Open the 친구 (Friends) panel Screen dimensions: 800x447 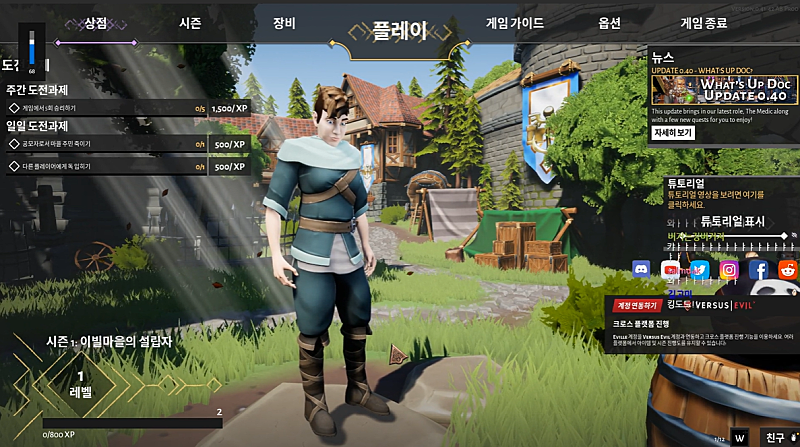(775, 437)
